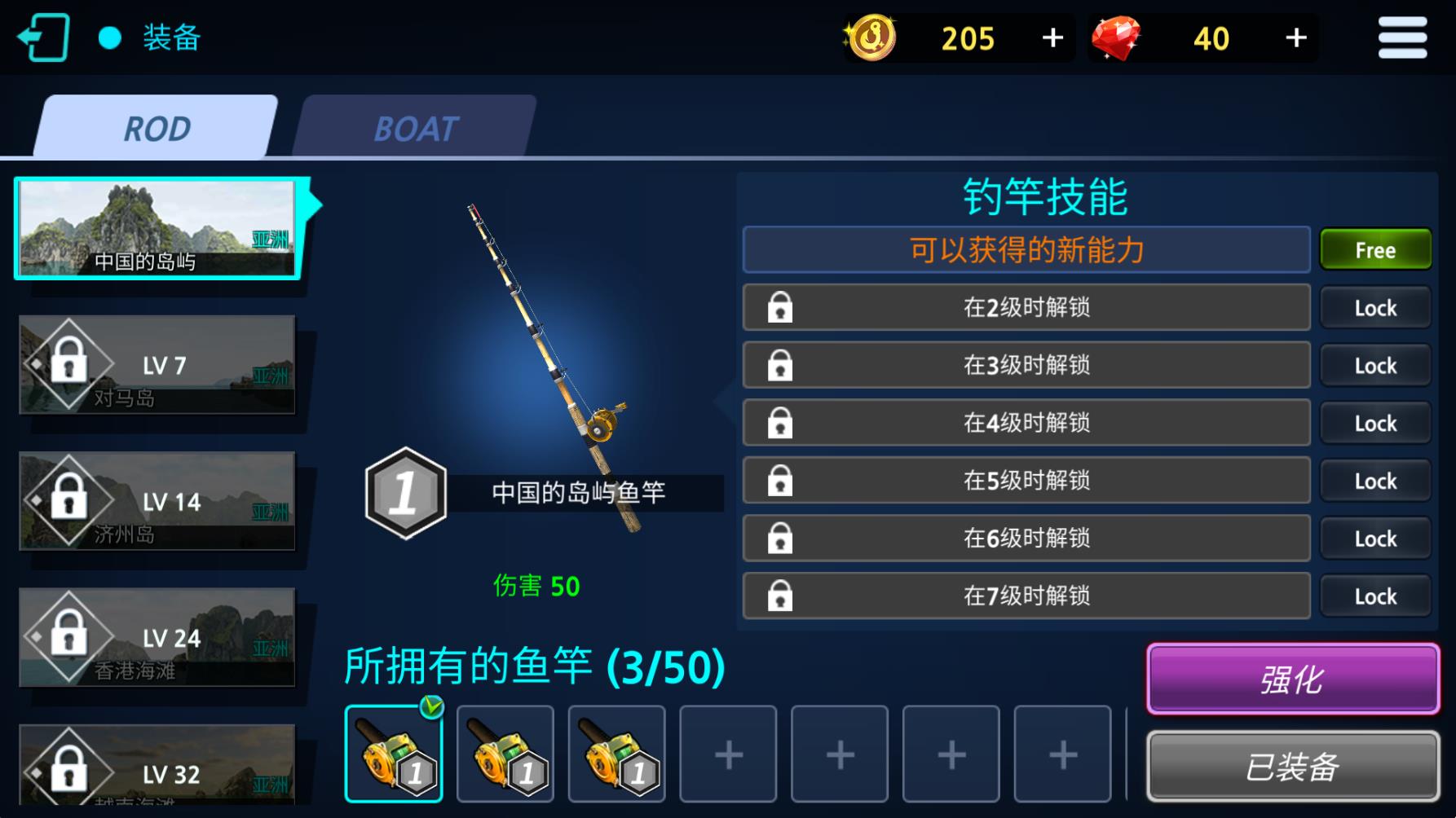The width and height of the screenshot is (1456, 818).
Task: Expand an empty rod slot with the plus sign
Action: [728, 752]
